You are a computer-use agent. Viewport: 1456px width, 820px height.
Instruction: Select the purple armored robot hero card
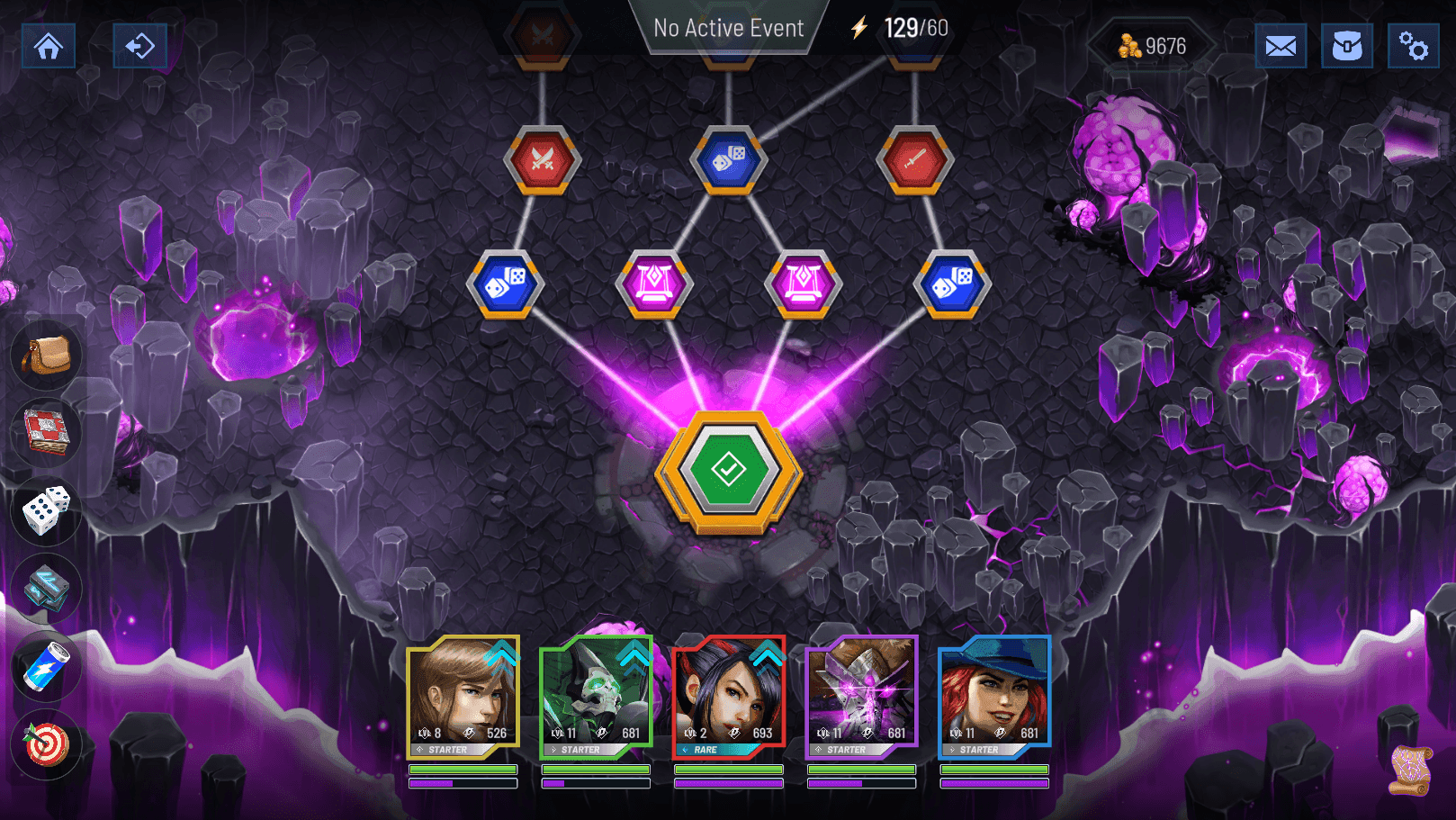click(x=861, y=696)
